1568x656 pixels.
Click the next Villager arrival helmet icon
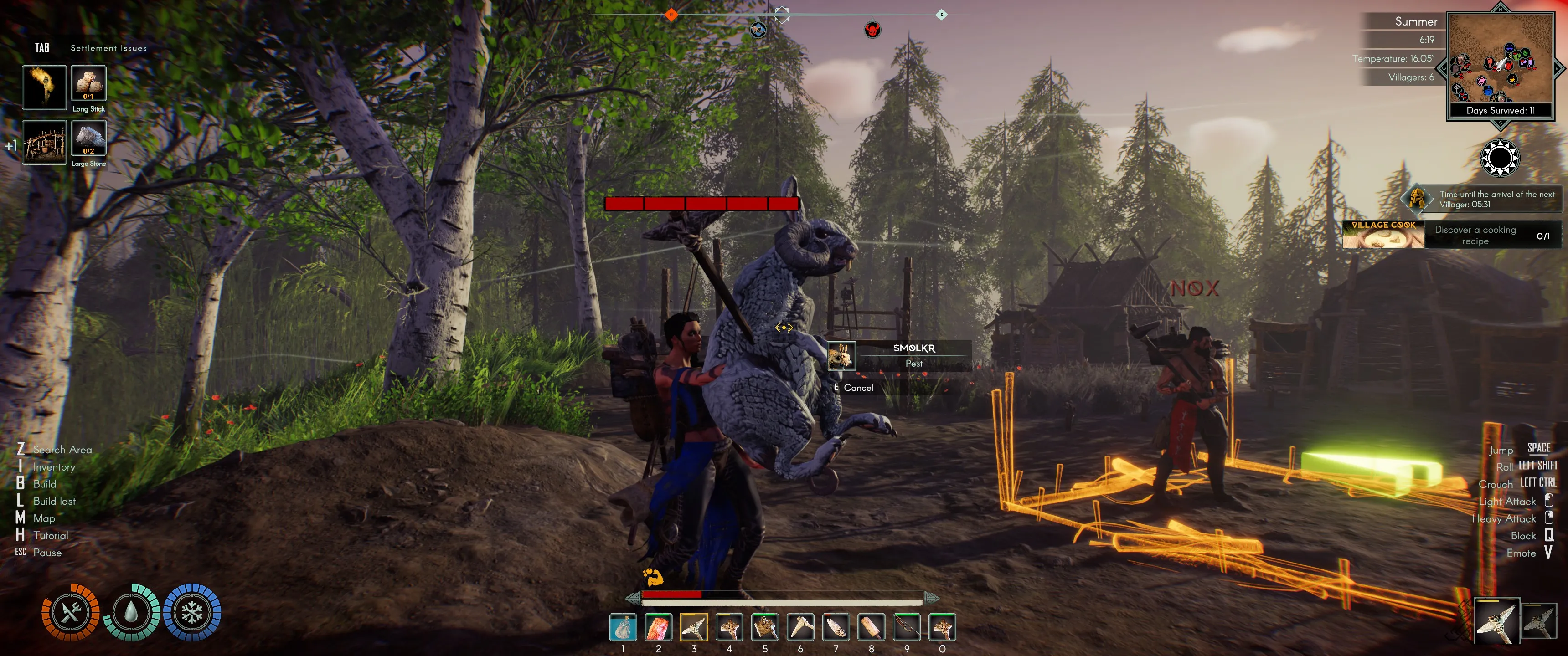pyautogui.click(x=1417, y=198)
